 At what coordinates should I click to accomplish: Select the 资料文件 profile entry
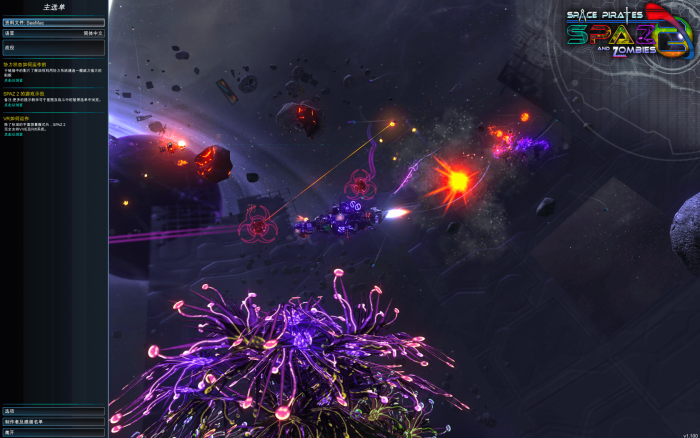54,21
